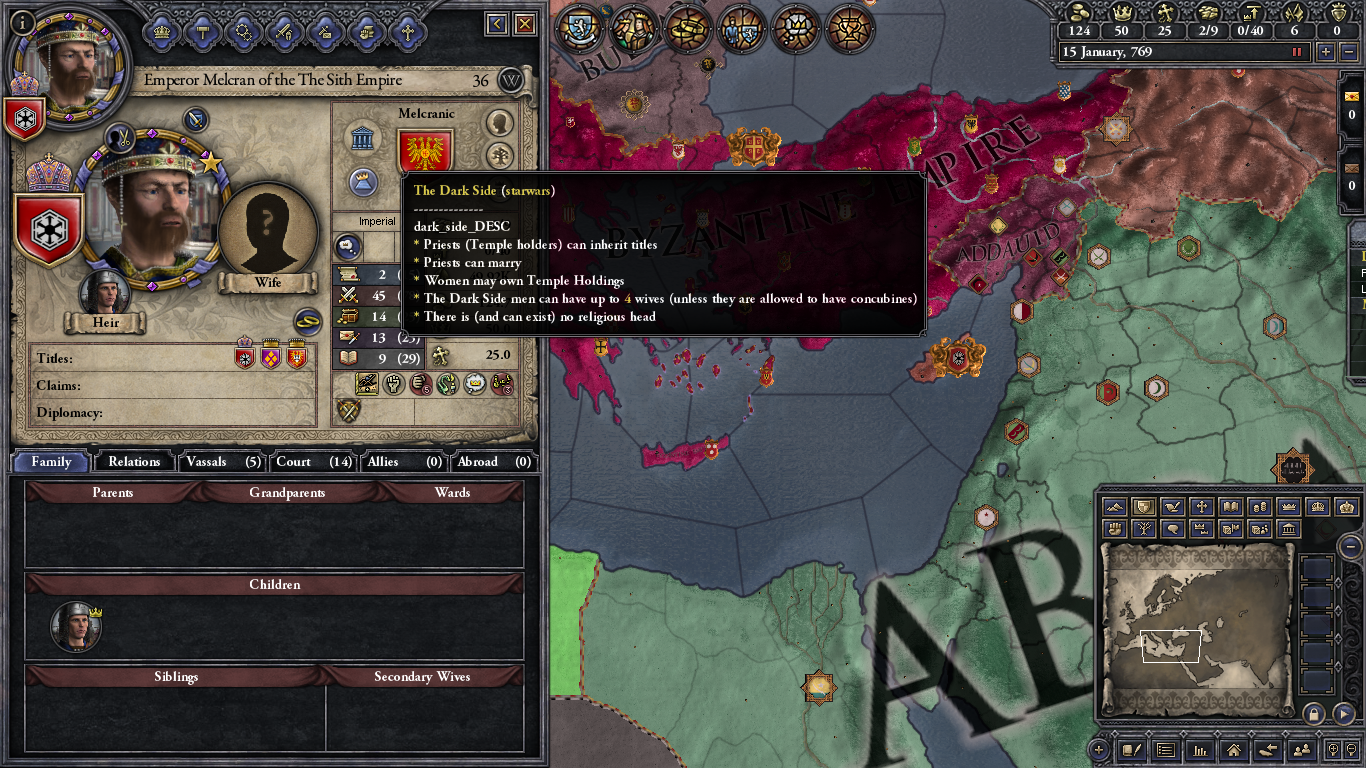Toggle the revolt risk fist map mode
Image resolution: width=1366 pixels, height=768 pixels.
click(x=1114, y=527)
